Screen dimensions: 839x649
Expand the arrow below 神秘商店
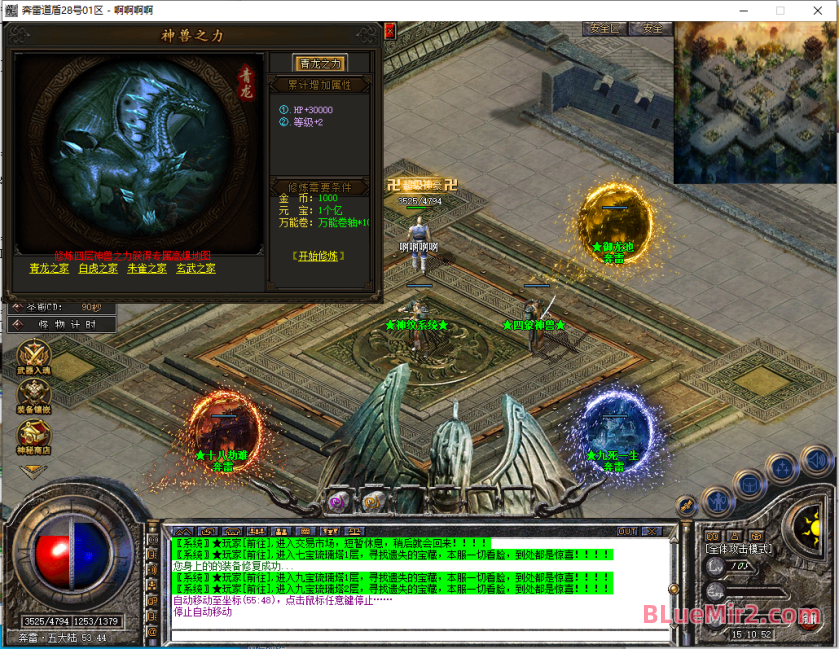pos(34,471)
